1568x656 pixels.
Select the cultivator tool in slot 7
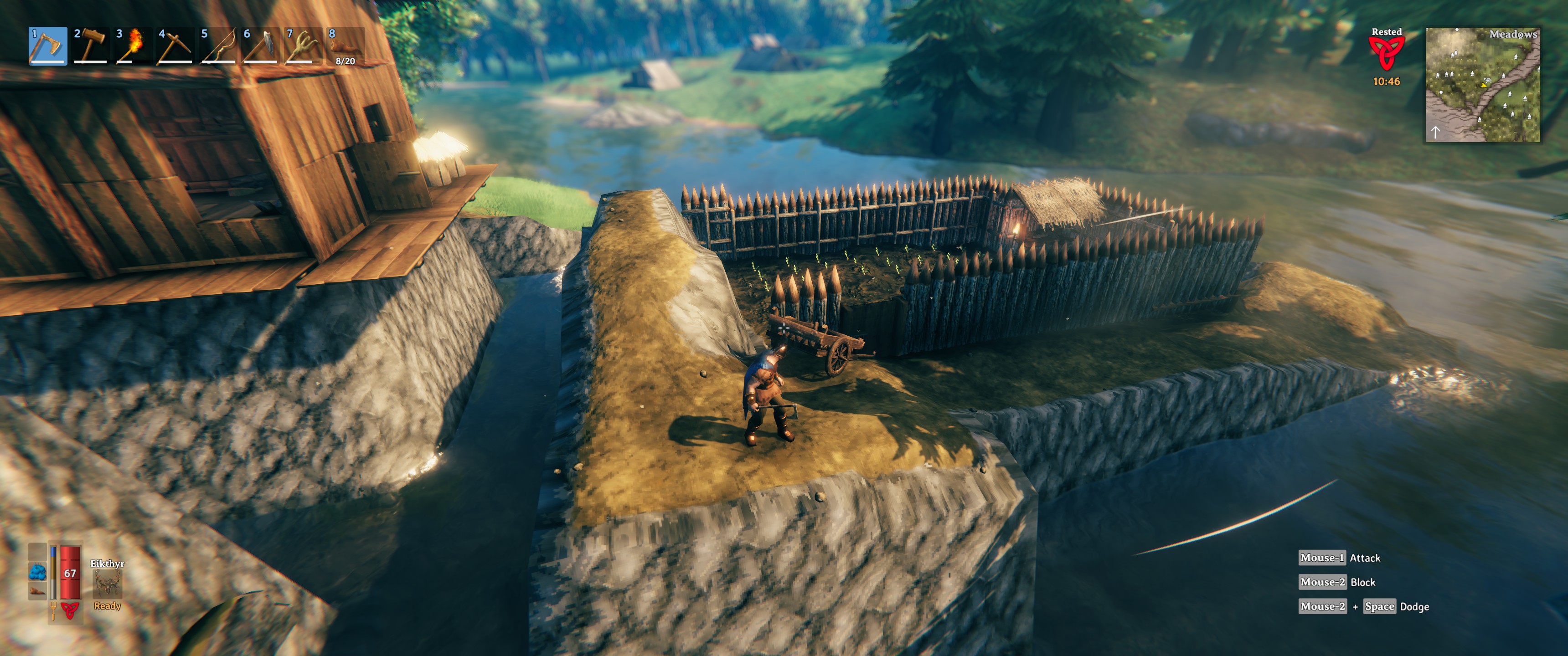tap(303, 46)
